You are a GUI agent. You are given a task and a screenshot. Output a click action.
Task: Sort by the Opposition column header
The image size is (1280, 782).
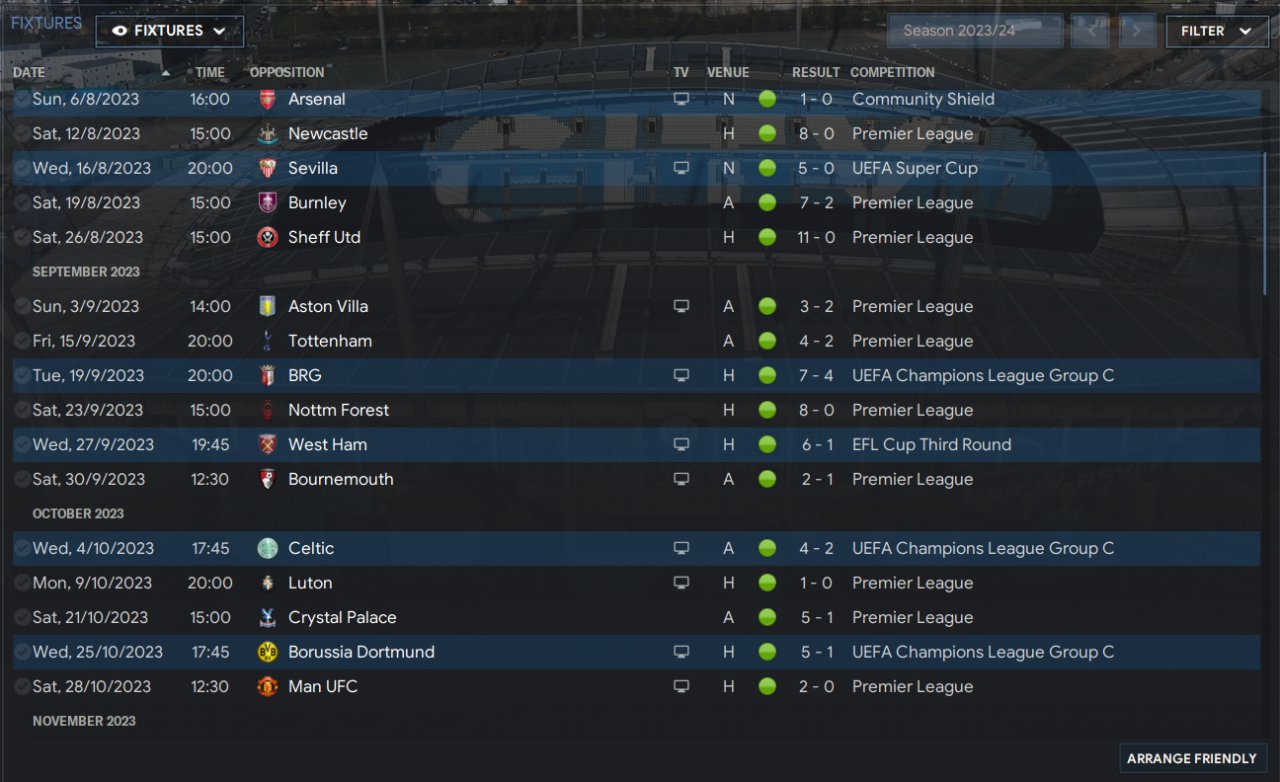point(287,72)
